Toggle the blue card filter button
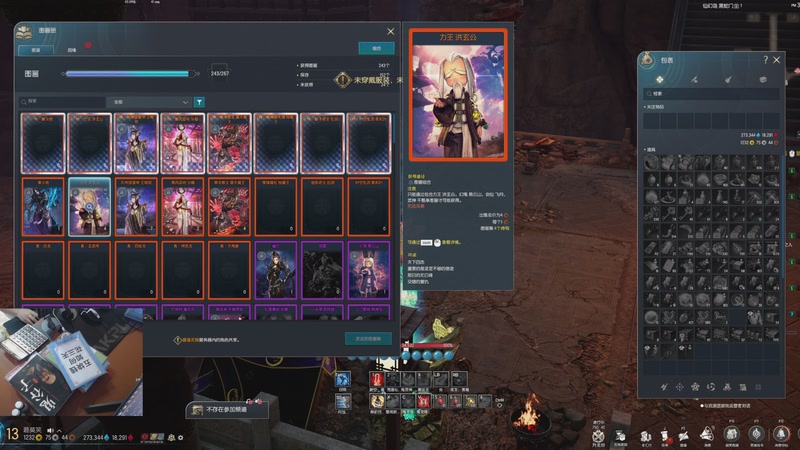The height and width of the screenshot is (450, 800). click(199, 102)
